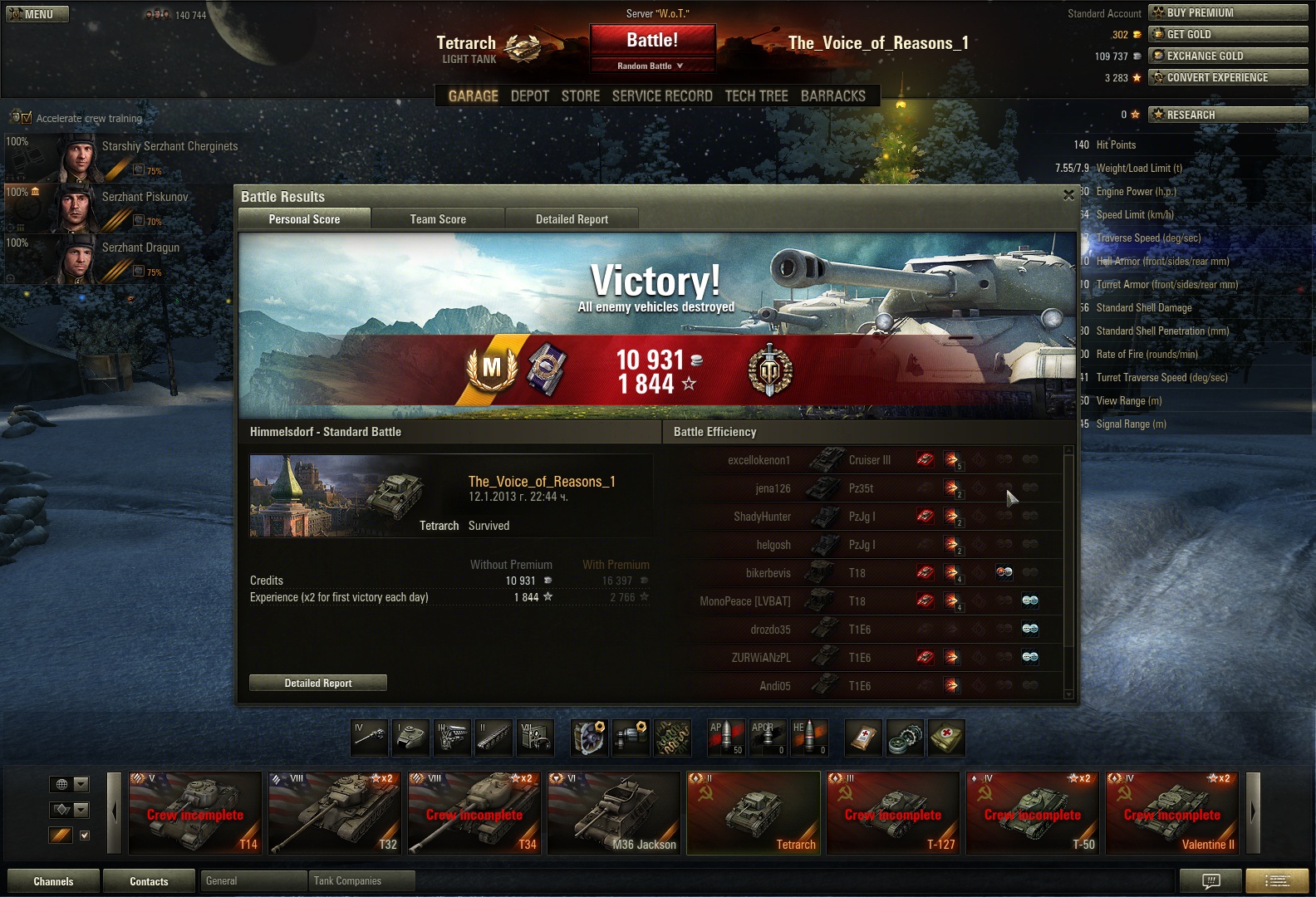
Task: View the SERVICE RECORD section
Action: [662, 96]
